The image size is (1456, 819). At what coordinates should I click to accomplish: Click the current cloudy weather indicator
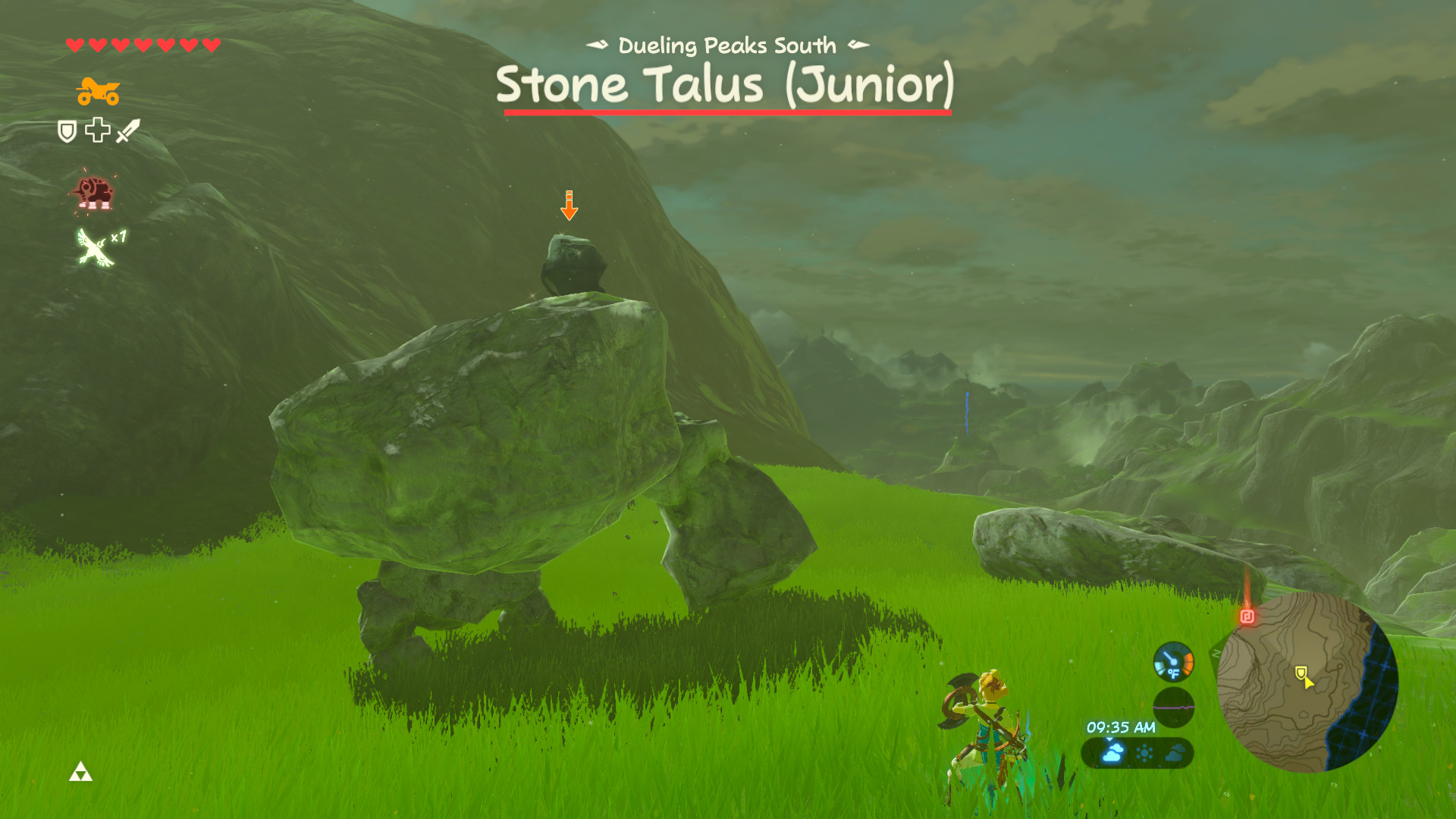(1112, 754)
